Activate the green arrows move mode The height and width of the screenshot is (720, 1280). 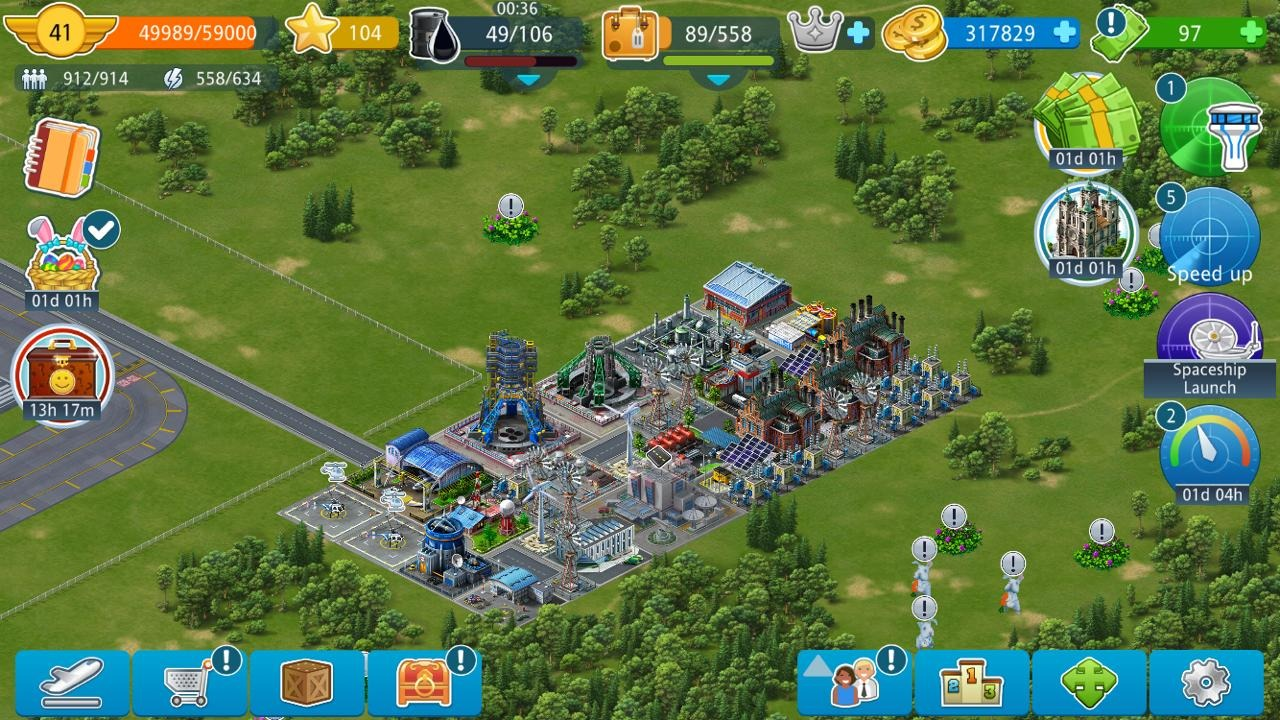point(1089,683)
